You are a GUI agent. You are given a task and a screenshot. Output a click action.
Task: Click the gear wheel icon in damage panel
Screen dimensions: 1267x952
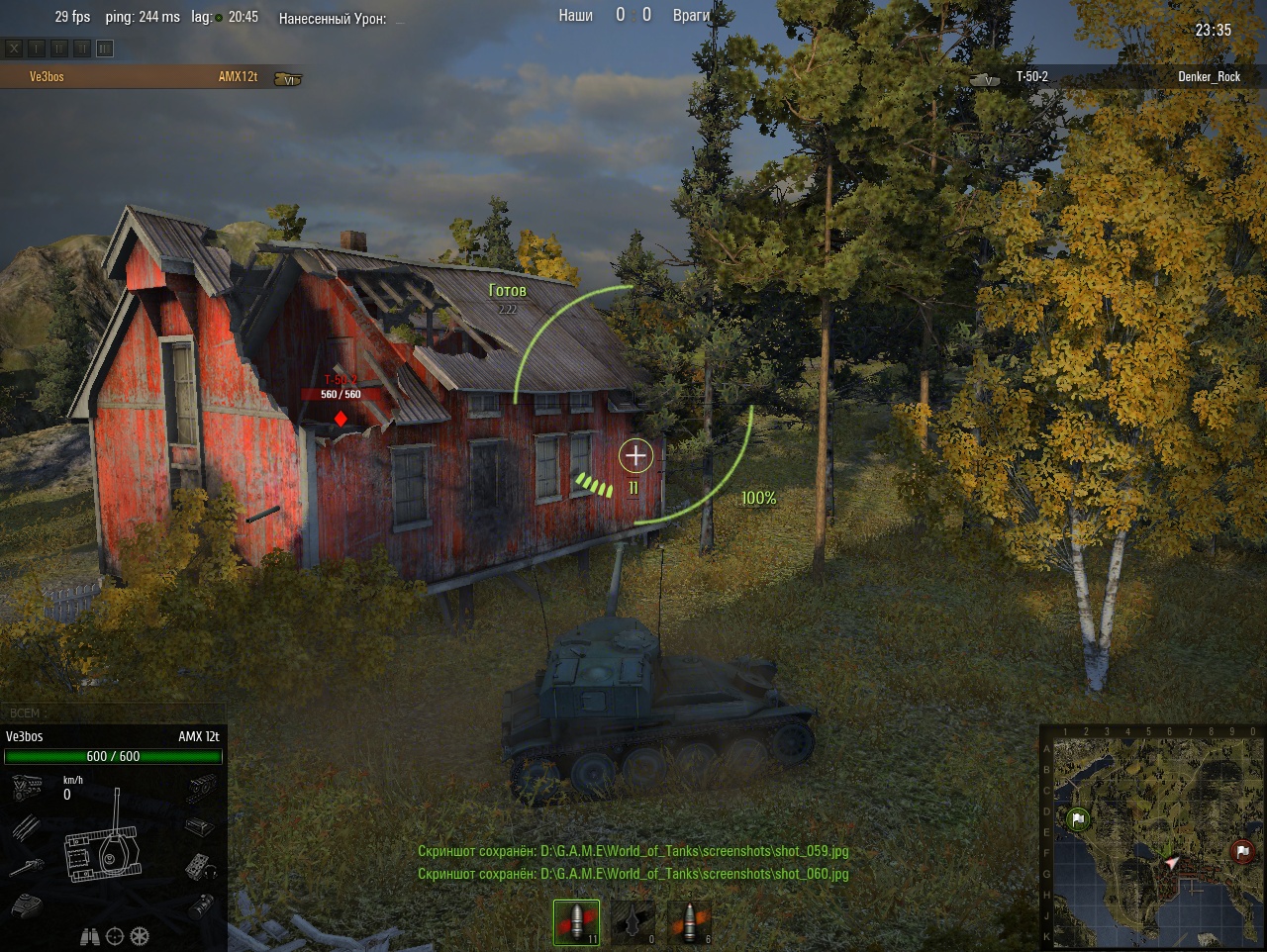(140, 936)
